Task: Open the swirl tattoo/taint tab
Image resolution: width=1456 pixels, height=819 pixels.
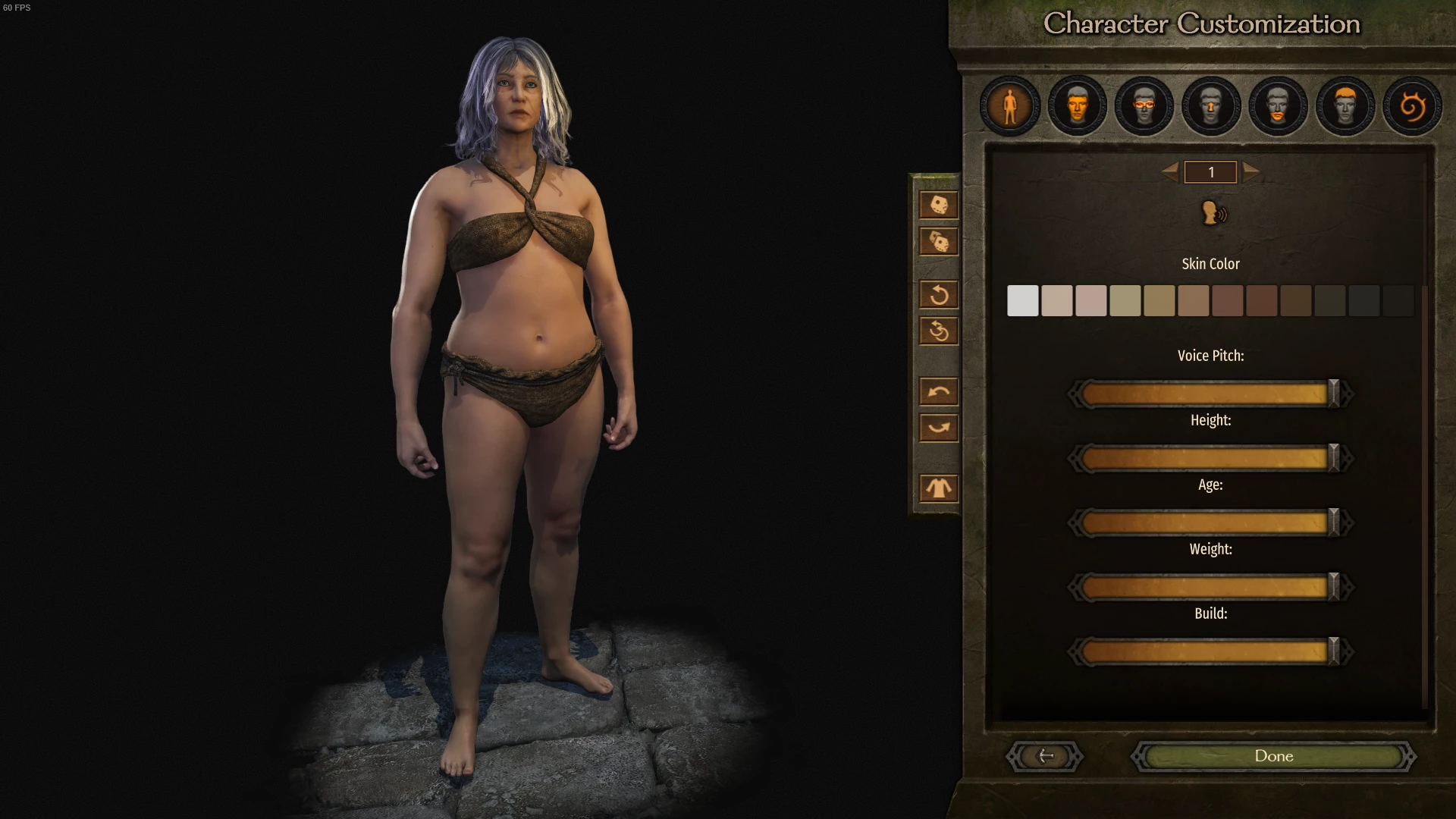Action: tap(1411, 106)
